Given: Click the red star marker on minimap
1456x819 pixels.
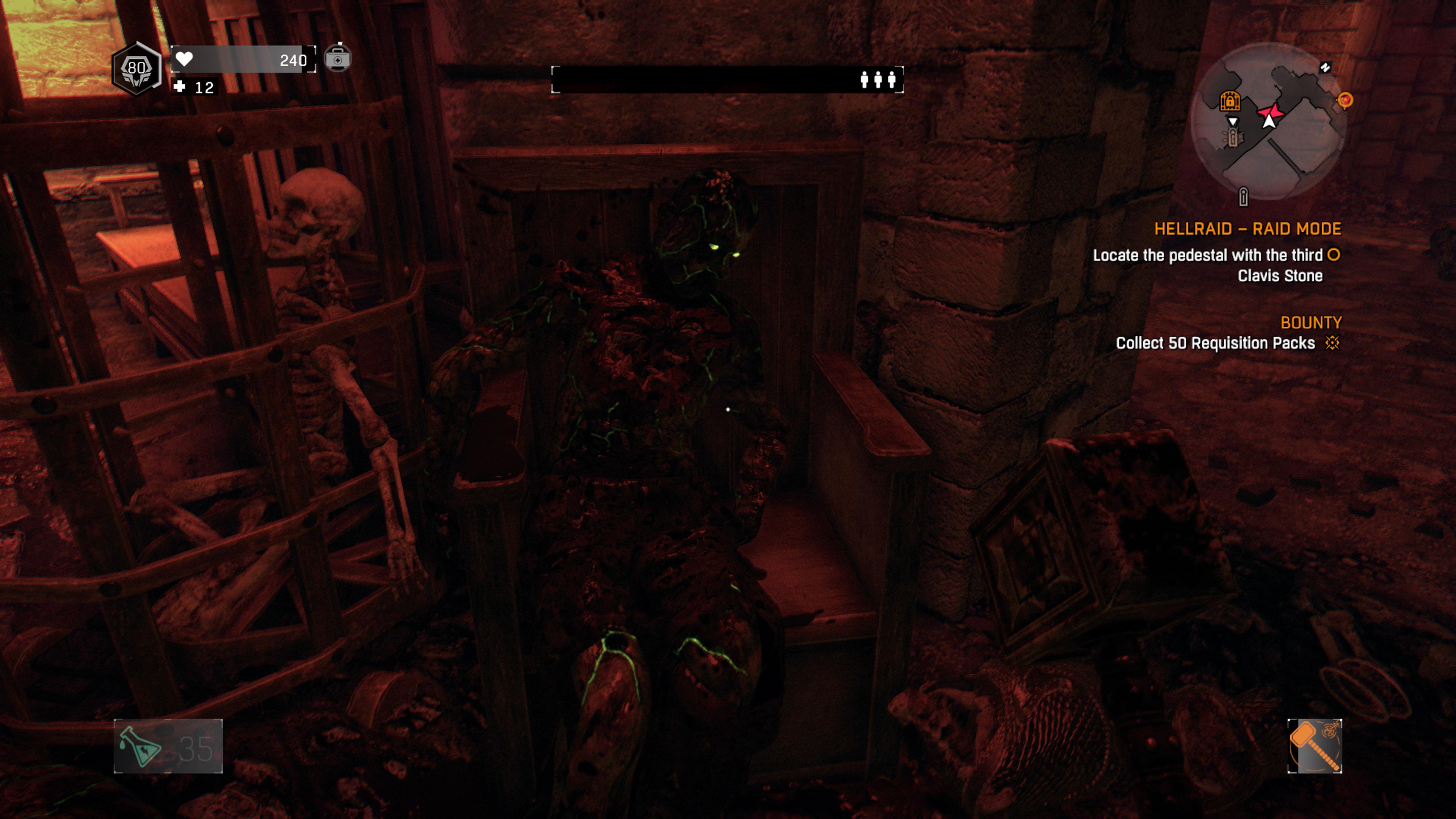Looking at the screenshot, I should (1271, 113).
